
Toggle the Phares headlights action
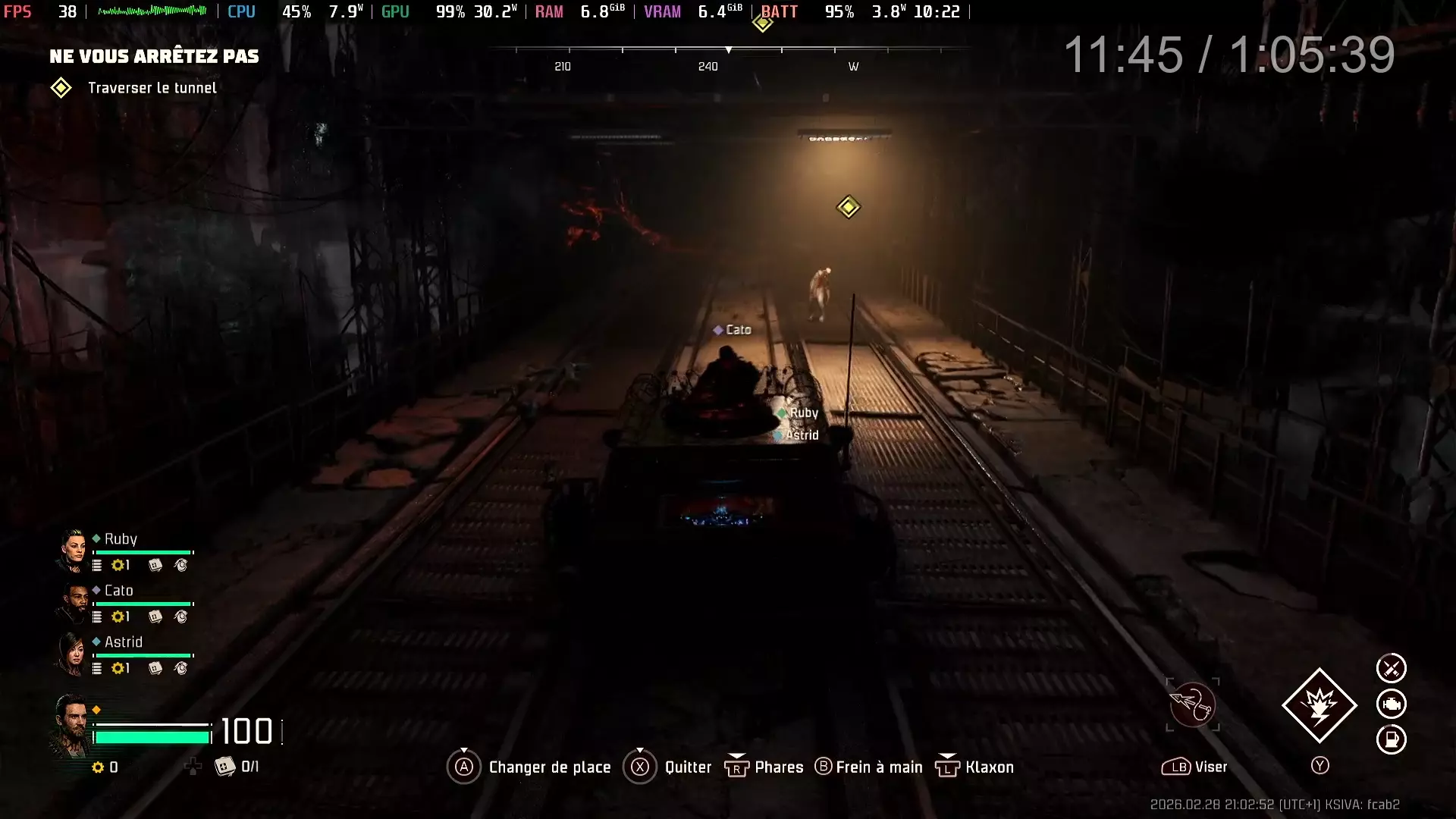tap(778, 767)
